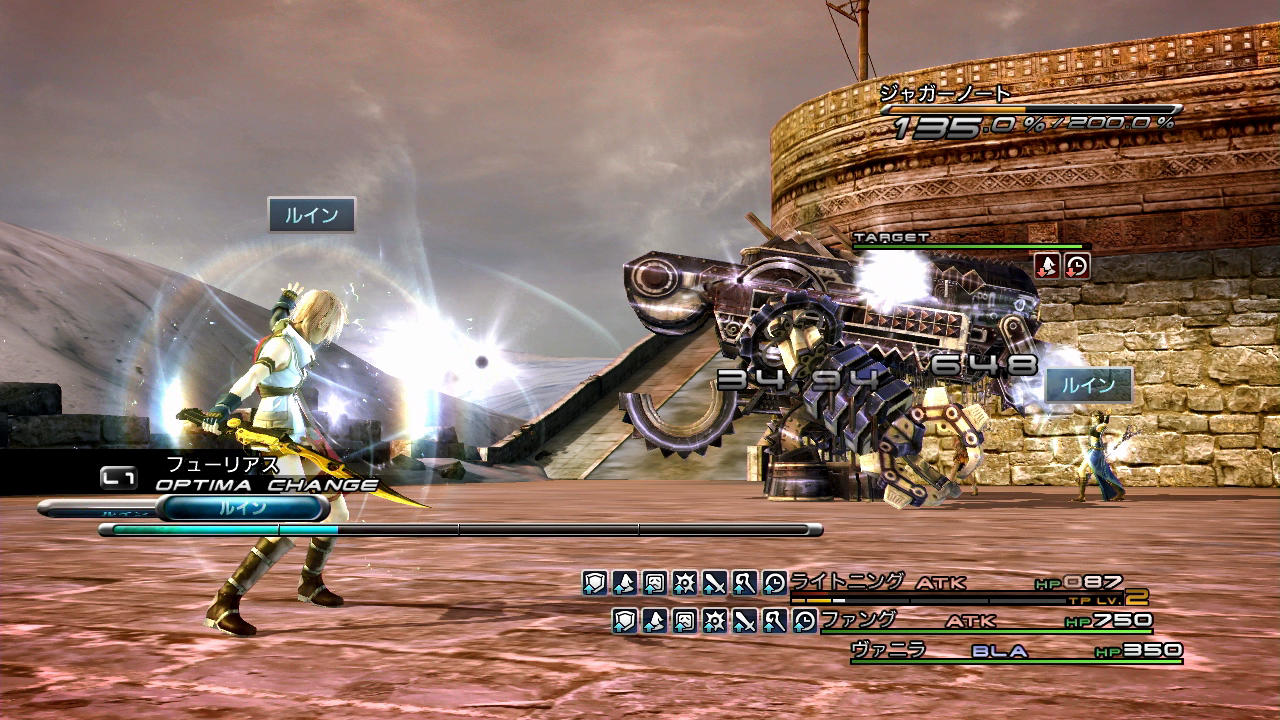Inspect the enemy's clock debuff icon

click(x=1077, y=266)
